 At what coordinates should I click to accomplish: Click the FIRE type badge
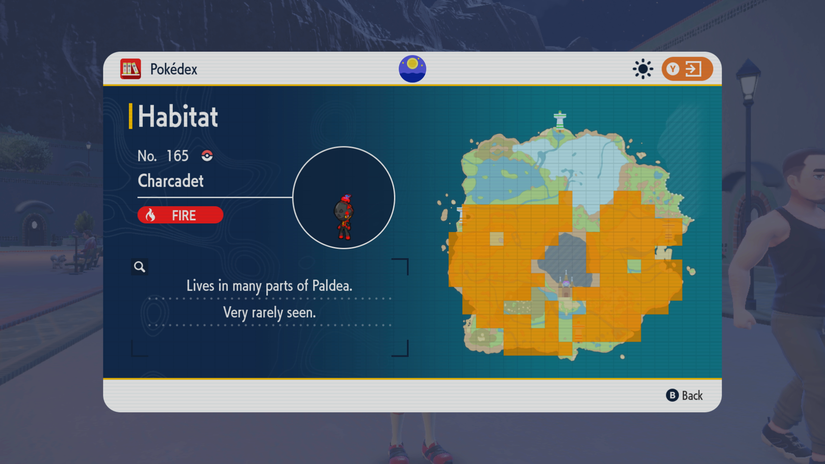(x=180, y=215)
